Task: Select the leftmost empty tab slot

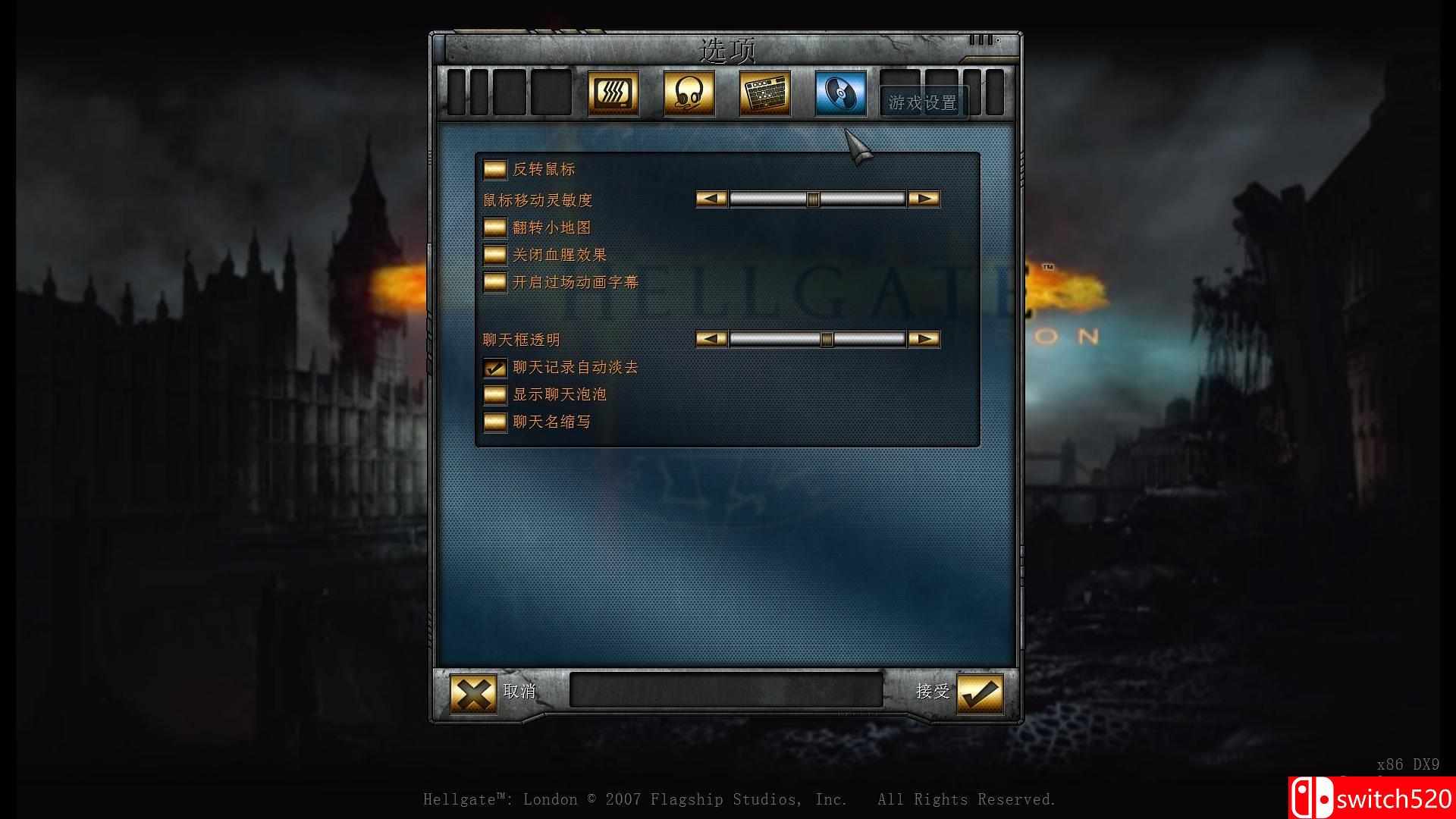Action: 456,93
